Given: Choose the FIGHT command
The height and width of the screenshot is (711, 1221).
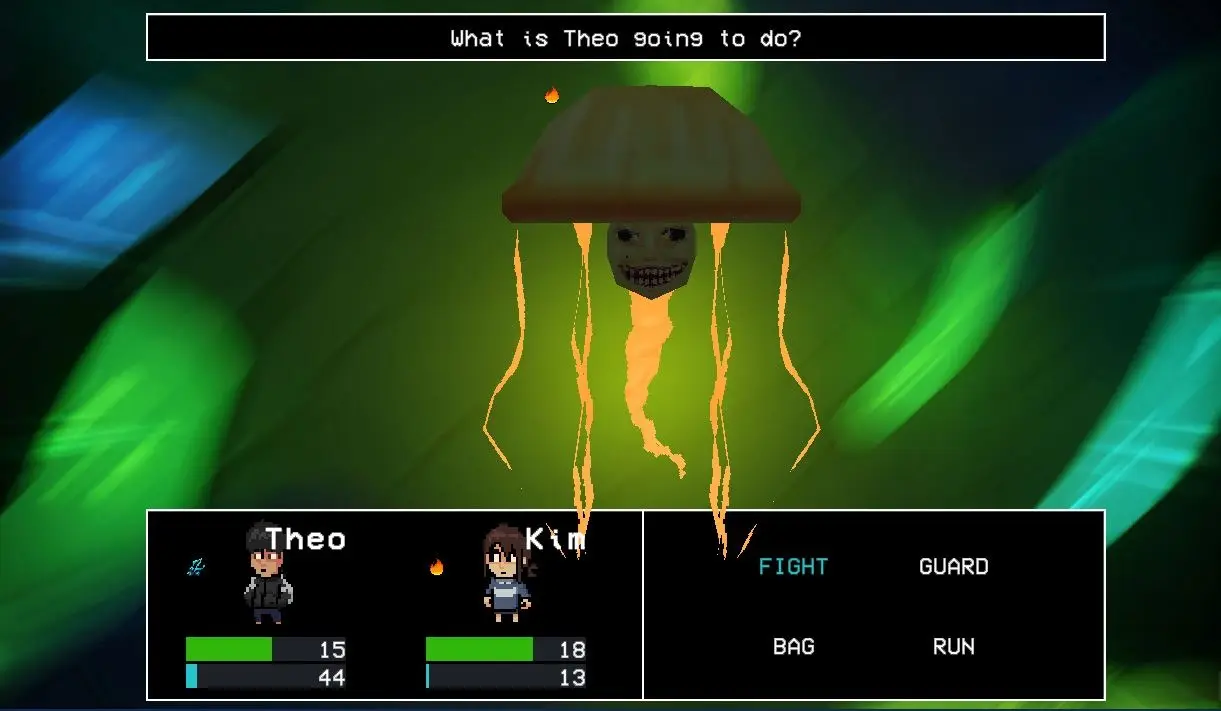Looking at the screenshot, I should 793,567.
